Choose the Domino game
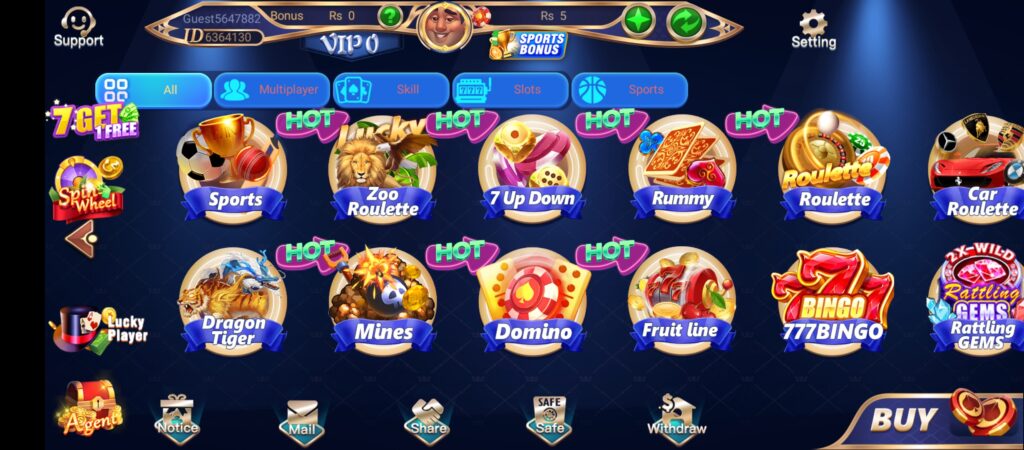The height and width of the screenshot is (450, 1024). click(x=532, y=302)
